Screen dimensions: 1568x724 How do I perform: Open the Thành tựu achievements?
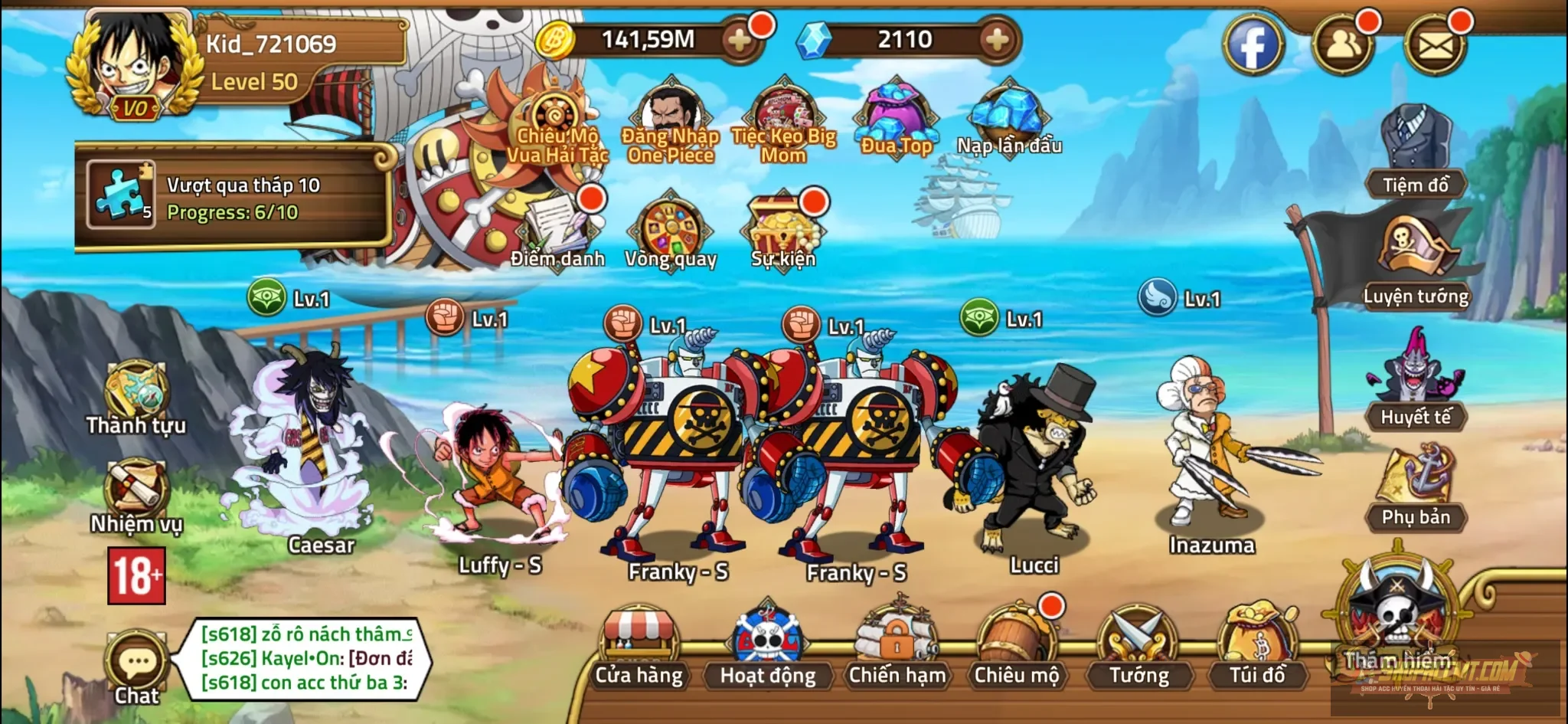pos(136,398)
